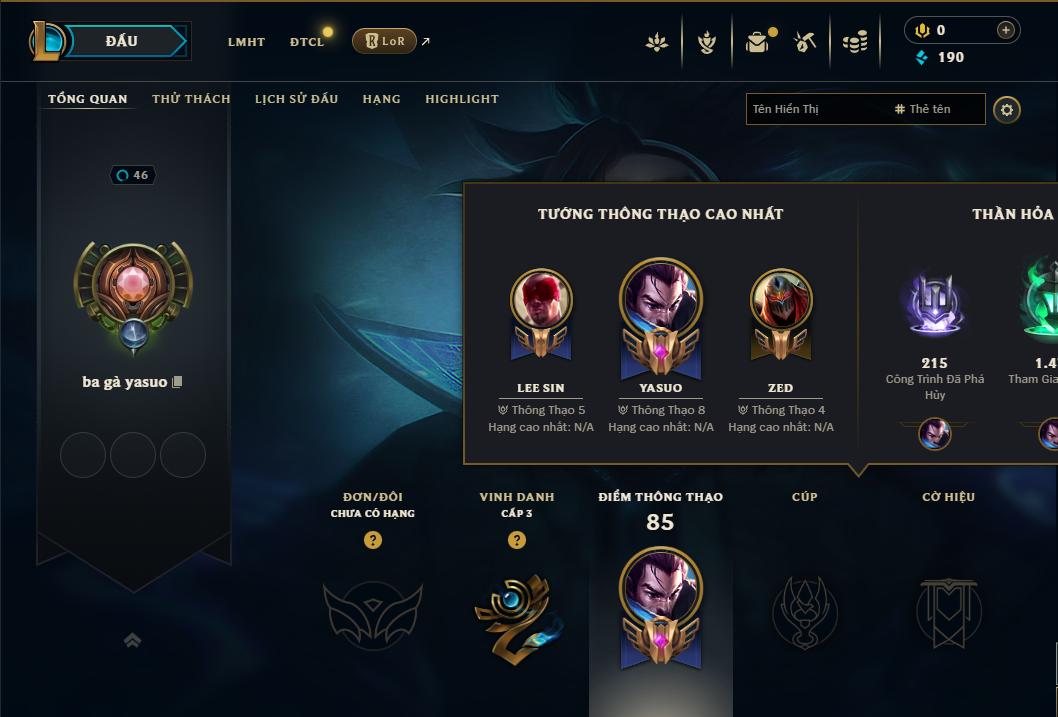Select Lee Sin mastery portrait
Screen dimensions: 1058x717
(541, 299)
